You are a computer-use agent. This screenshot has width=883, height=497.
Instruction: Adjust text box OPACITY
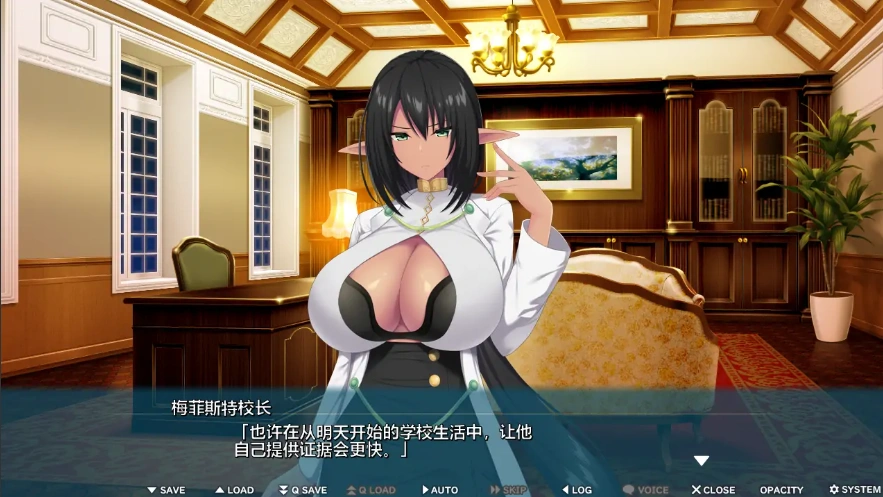781,490
